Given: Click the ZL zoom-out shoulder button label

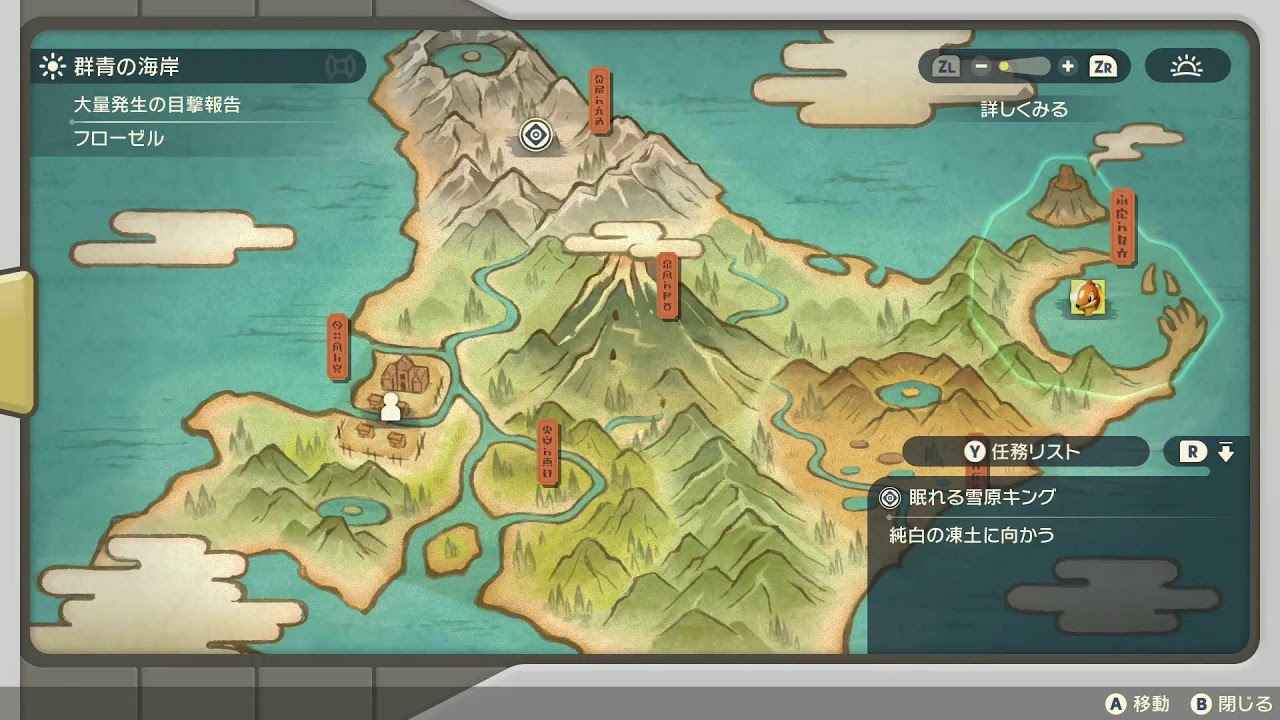Looking at the screenshot, I should pyautogui.click(x=944, y=66).
